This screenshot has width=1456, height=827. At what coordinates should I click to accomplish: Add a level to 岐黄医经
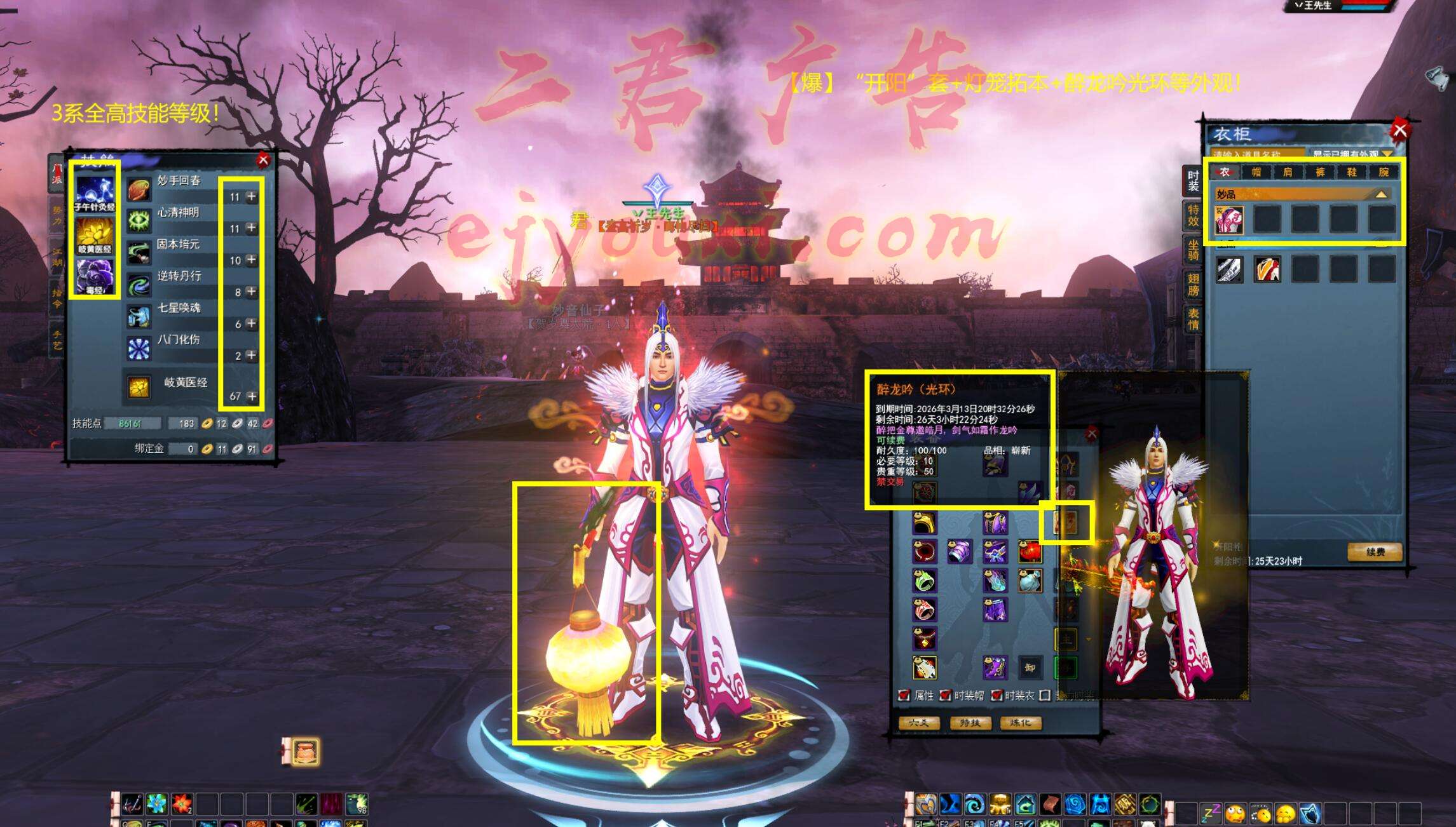[x=252, y=396]
